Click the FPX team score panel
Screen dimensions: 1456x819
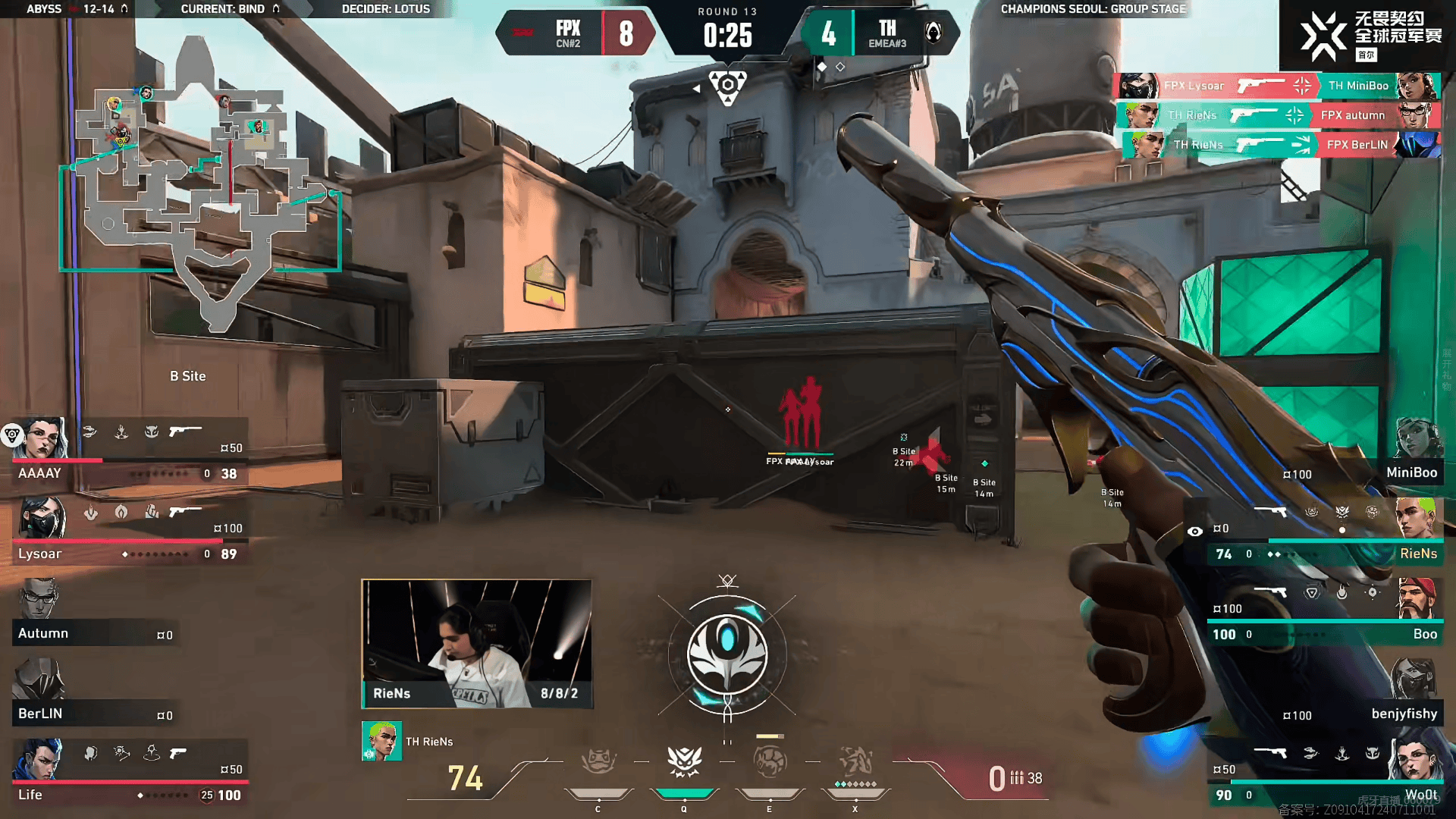576,33
